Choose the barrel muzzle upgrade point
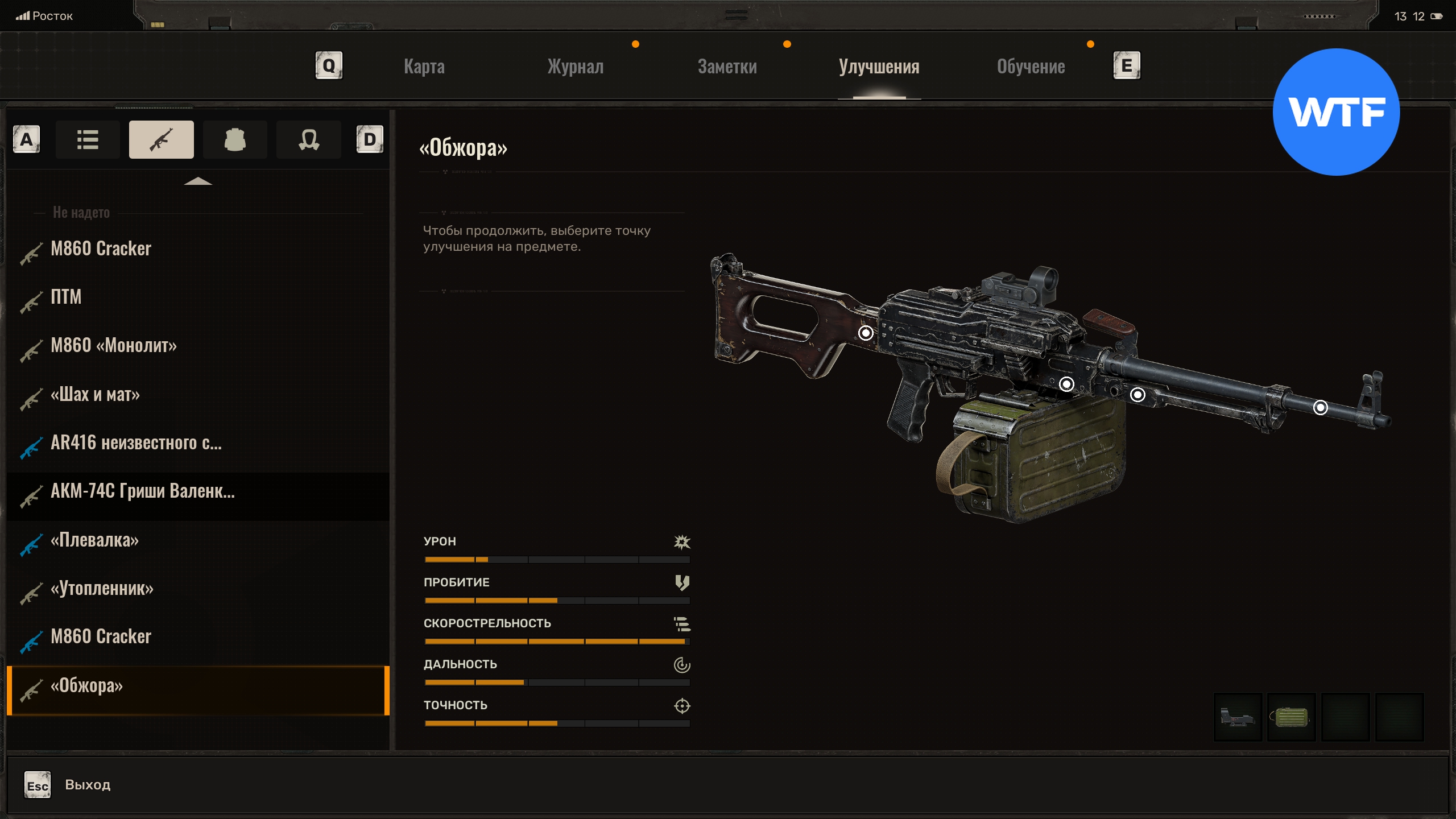The width and height of the screenshot is (1456, 819). click(1320, 407)
